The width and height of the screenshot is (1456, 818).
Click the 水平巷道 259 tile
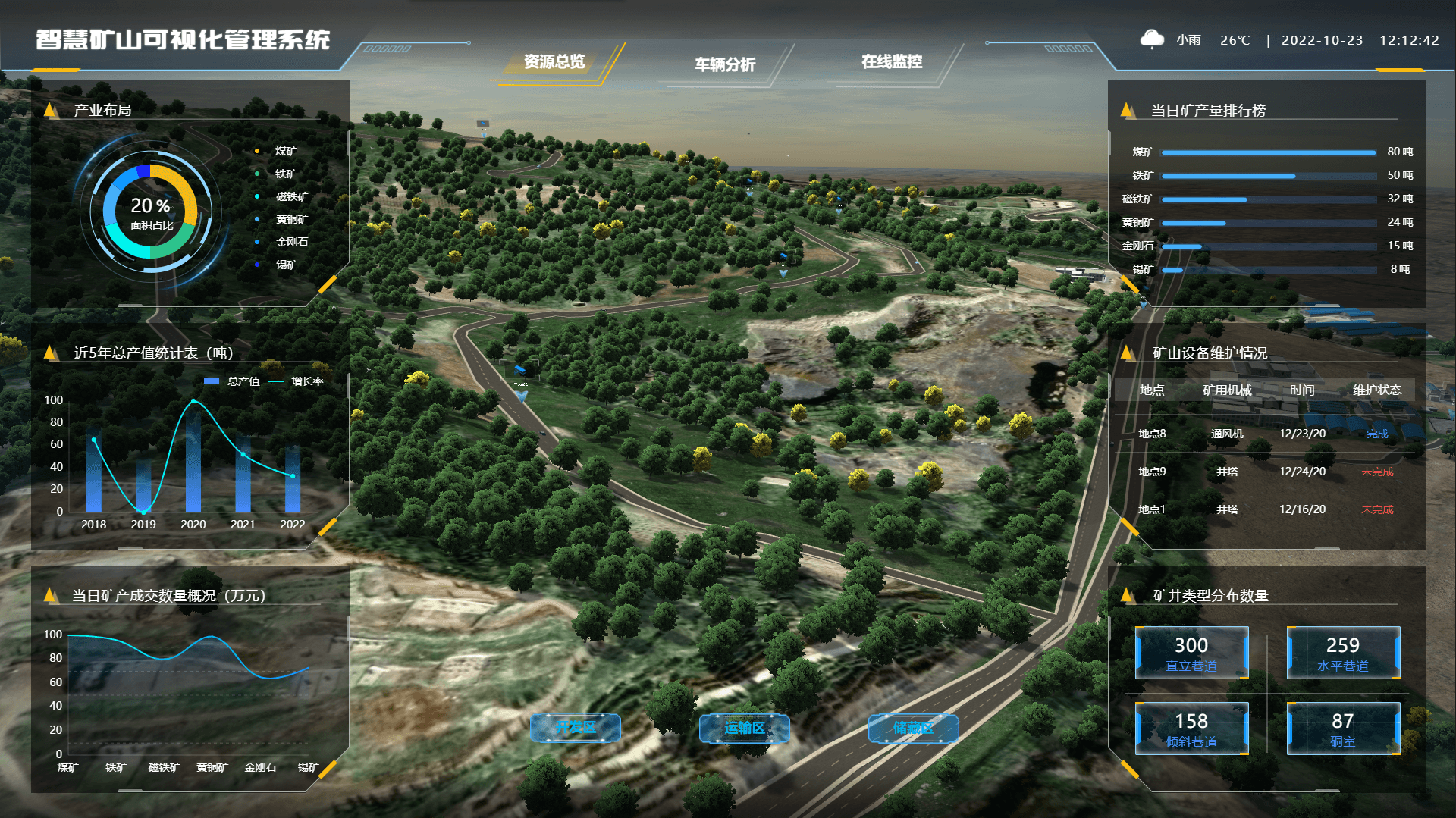(x=1342, y=653)
